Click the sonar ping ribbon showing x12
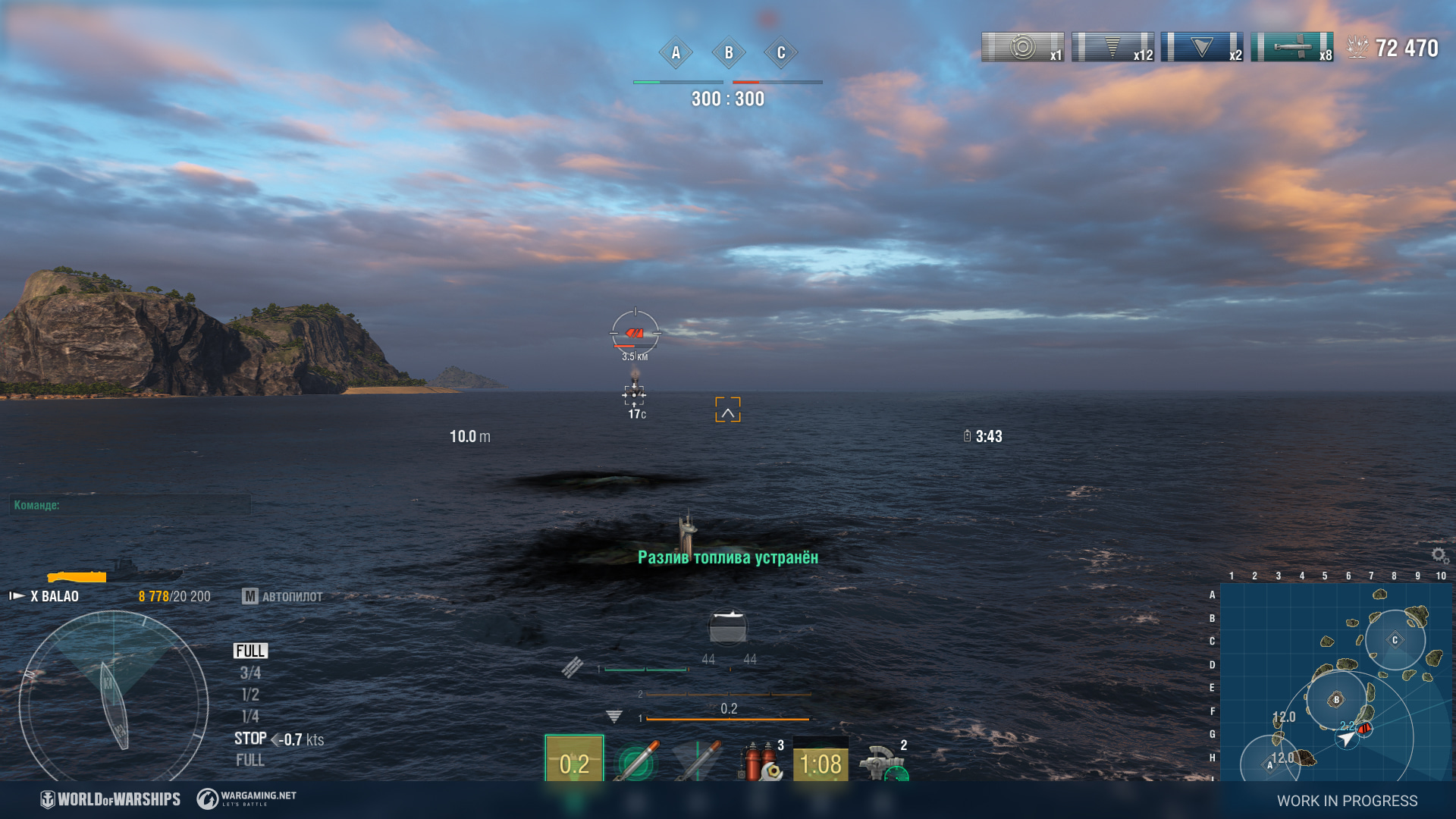This screenshot has width=1456, height=819. [x=1112, y=47]
